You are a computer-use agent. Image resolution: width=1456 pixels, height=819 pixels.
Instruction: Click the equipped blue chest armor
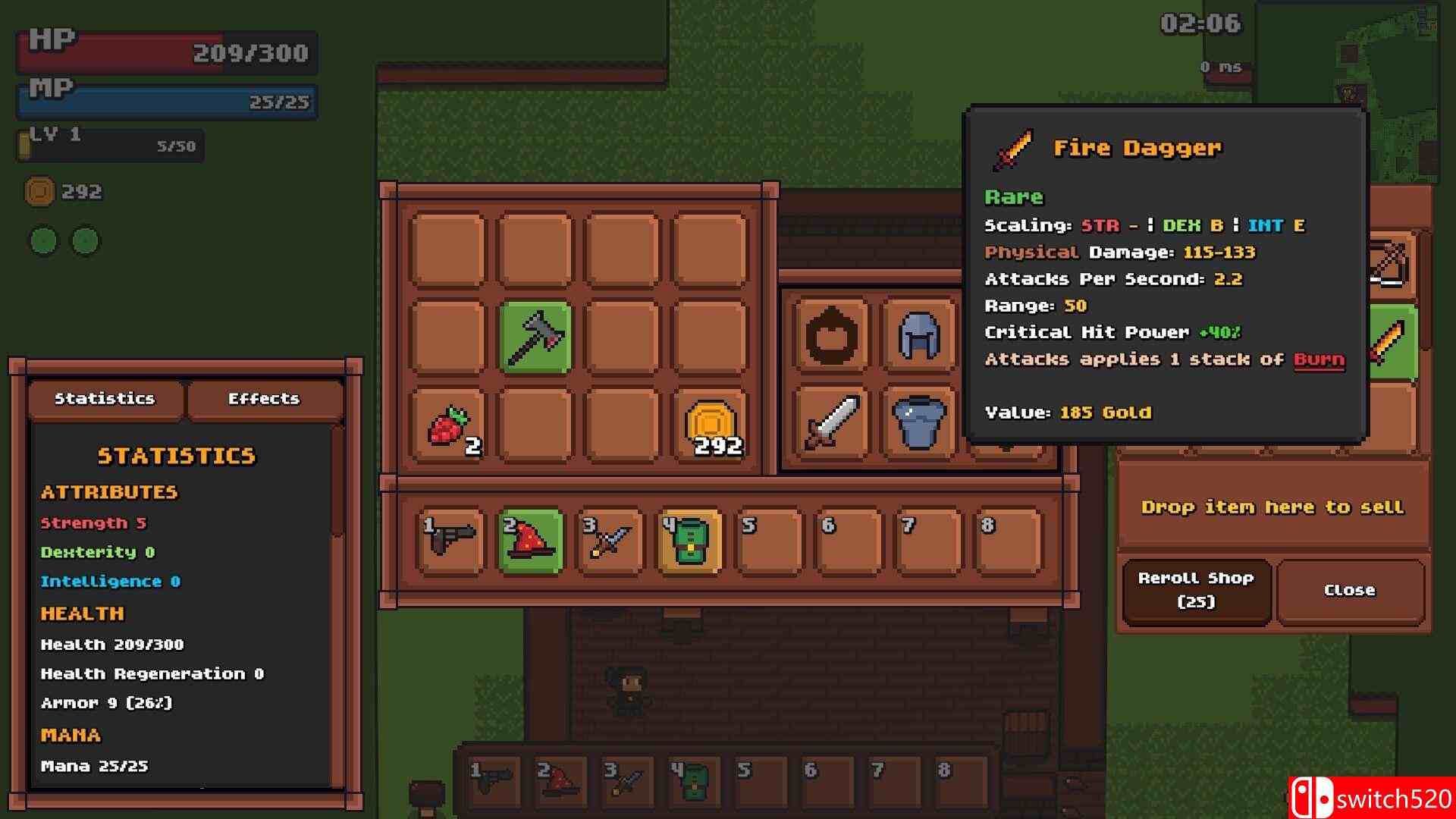(919, 422)
